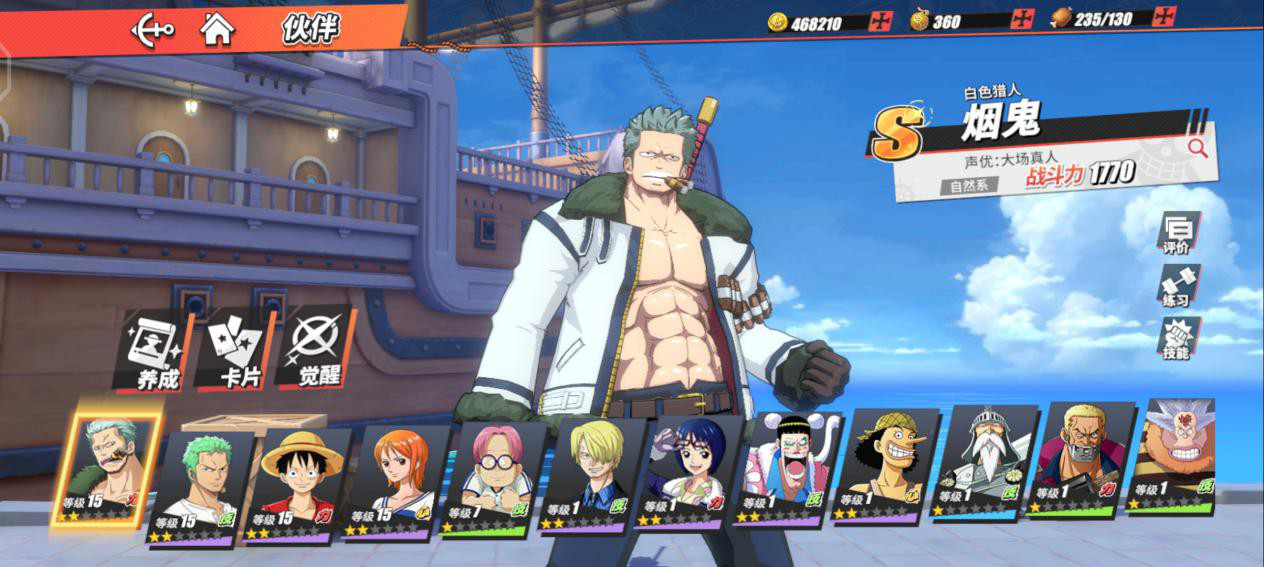Inspect Smoker details with magnifier icon
The image size is (1264, 567).
[x=1196, y=148]
